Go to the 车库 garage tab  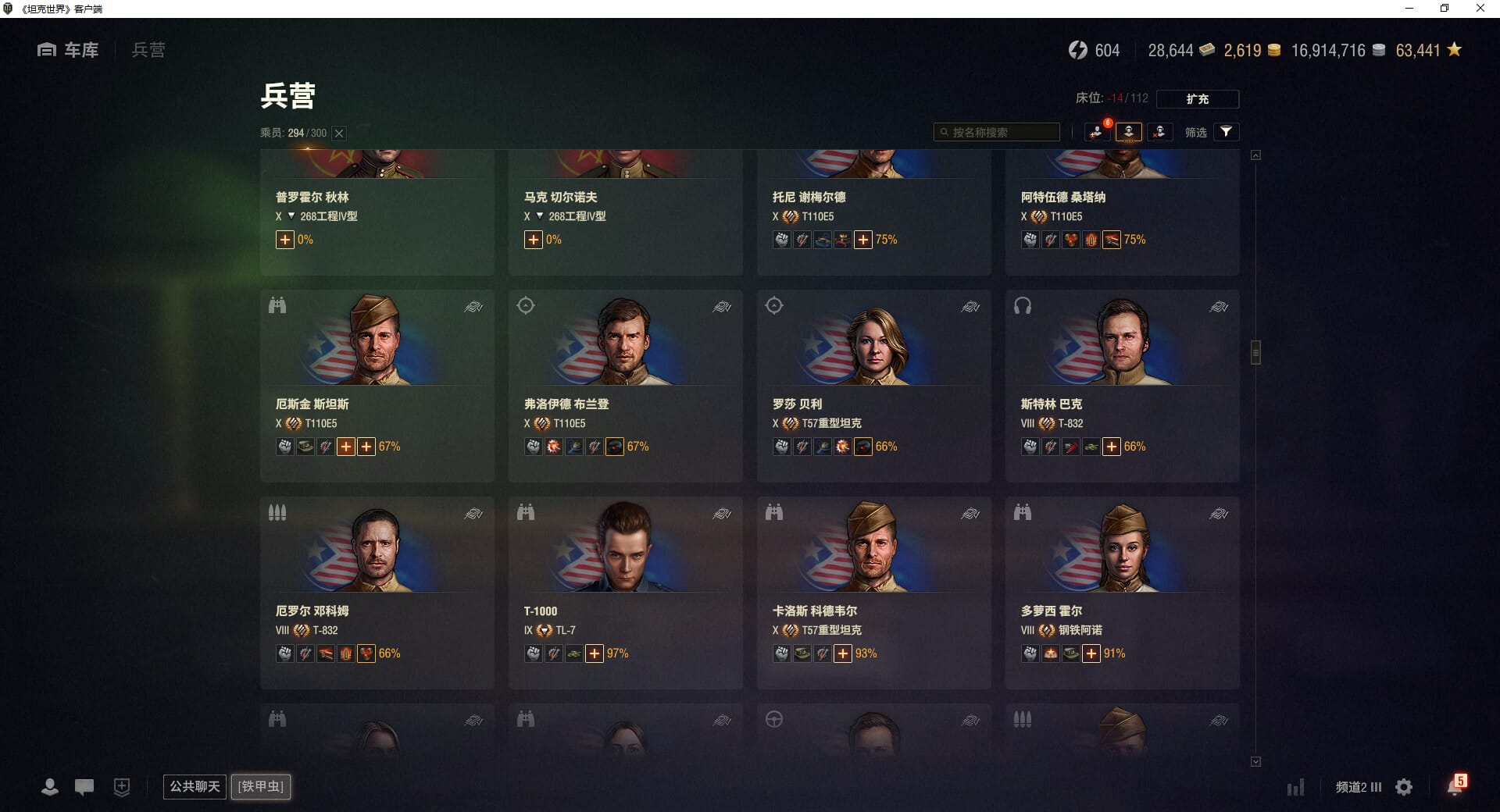pos(69,50)
